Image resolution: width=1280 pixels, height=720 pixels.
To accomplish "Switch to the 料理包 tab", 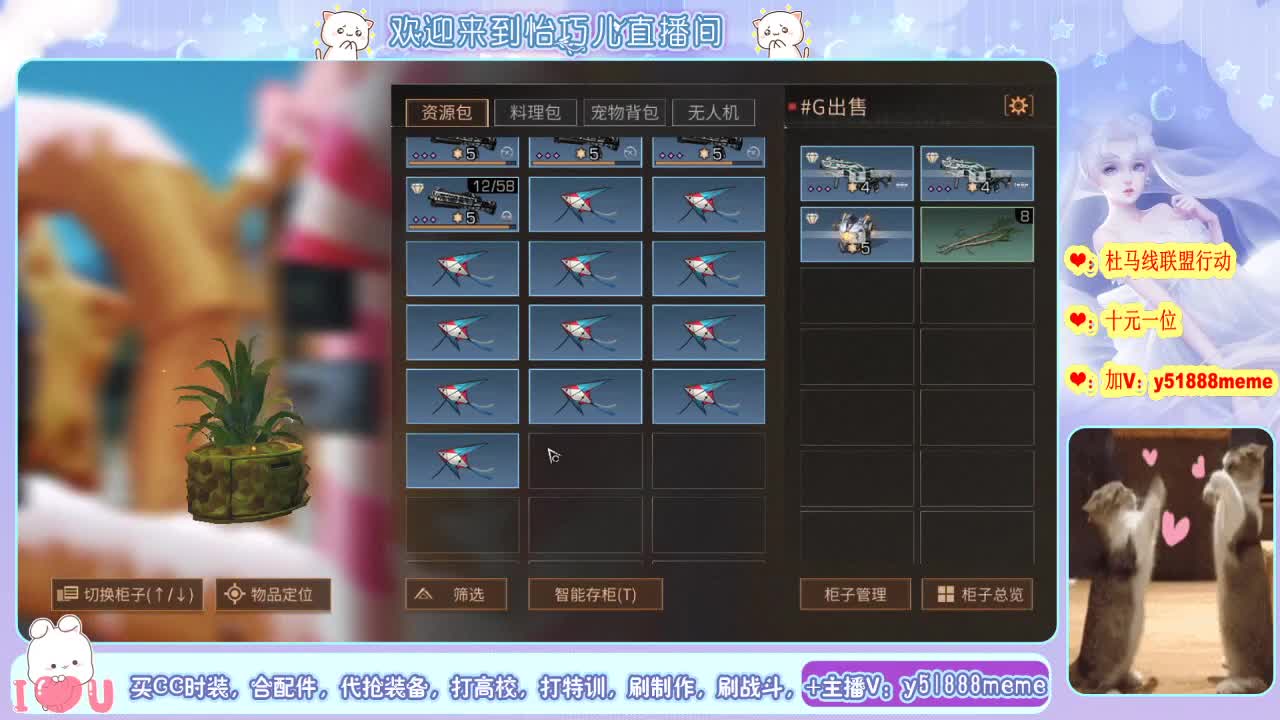I will coord(535,112).
